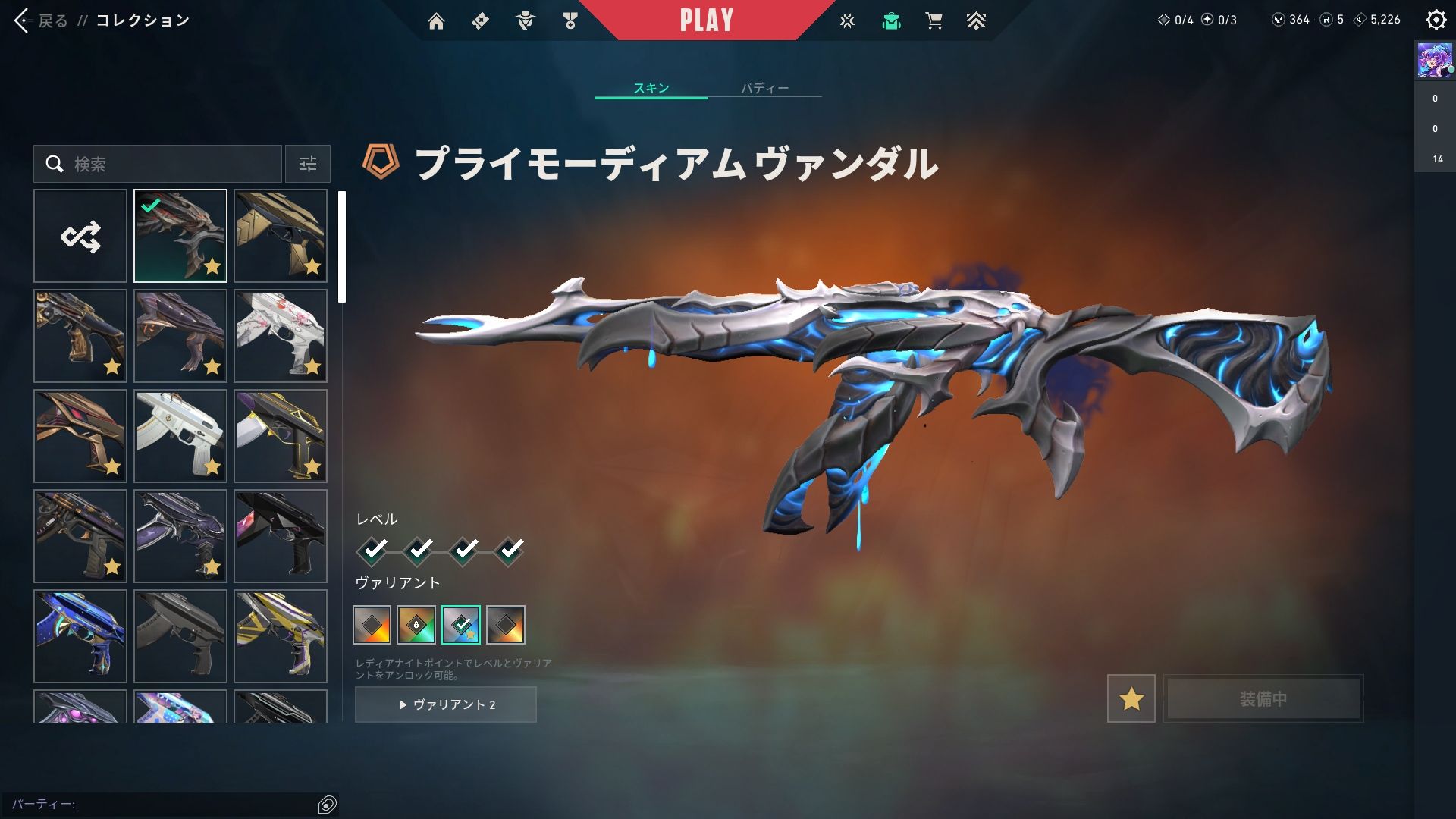
Task: Click the 装備中 equip button
Action: pyautogui.click(x=1263, y=698)
